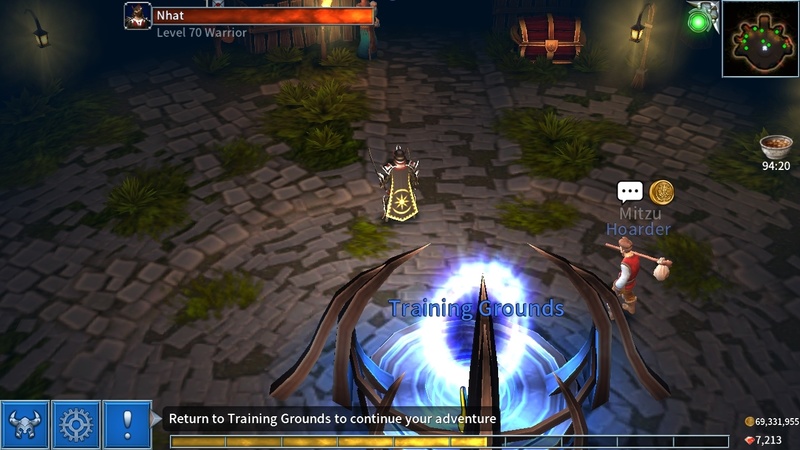The image size is (800, 450).
Task: Click the green orb beside the minimap
Action: point(699,20)
